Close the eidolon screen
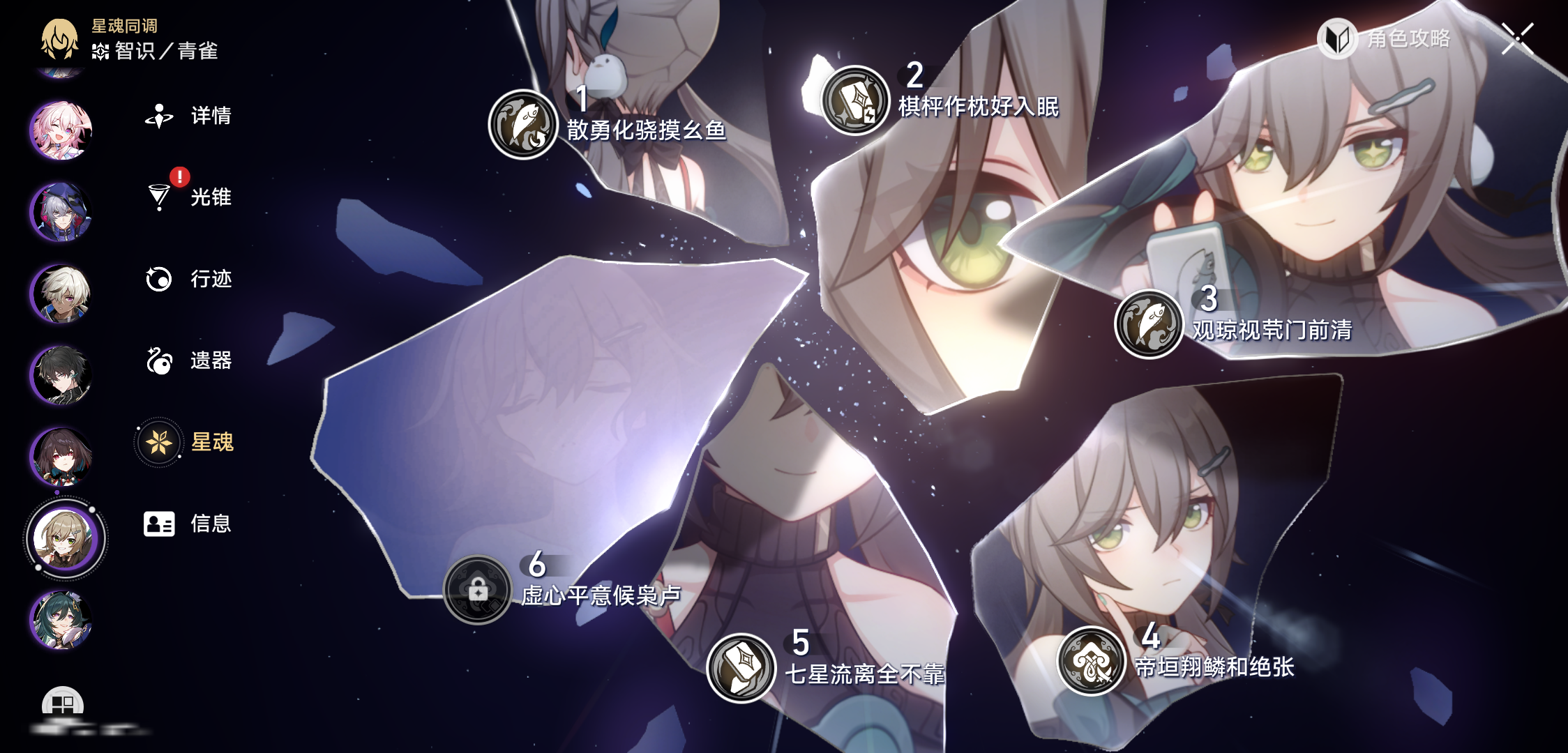 pyautogui.click(x=1517, y=38)
